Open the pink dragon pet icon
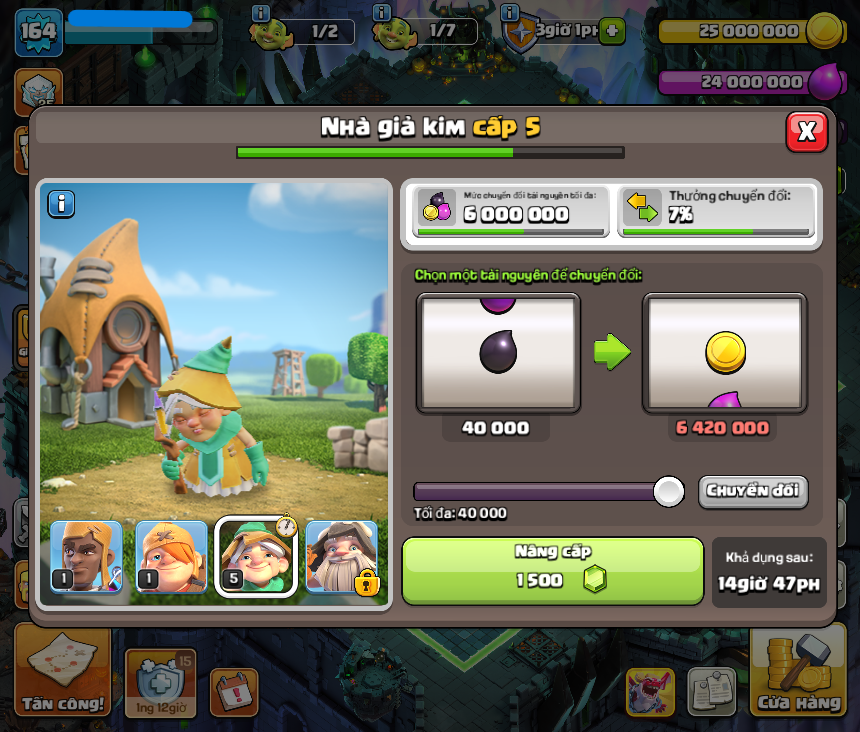Viewport: 860px width, 732px height. (650, 691)
